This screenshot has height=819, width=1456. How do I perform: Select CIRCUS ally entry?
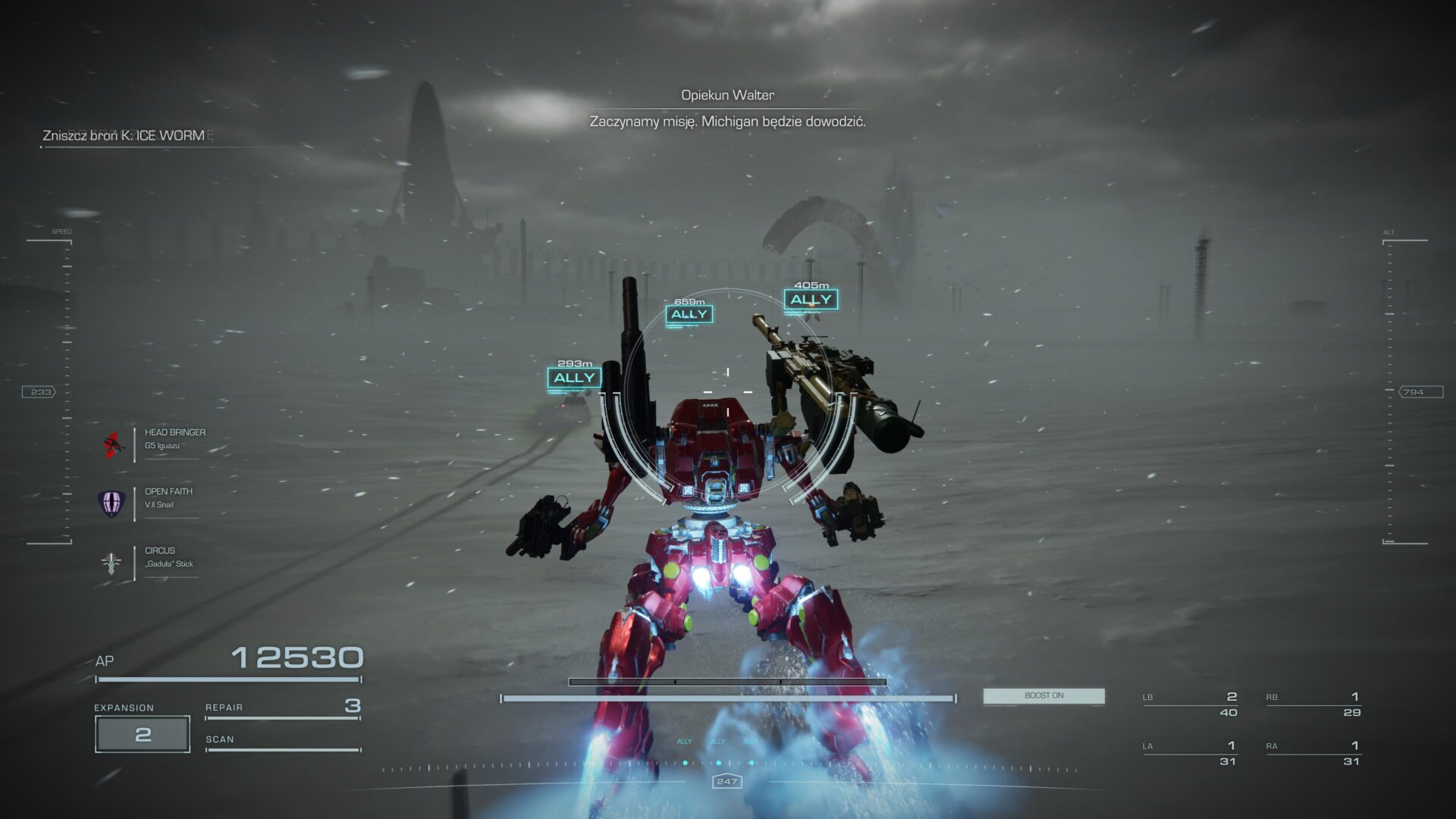(x=168, y=557)
